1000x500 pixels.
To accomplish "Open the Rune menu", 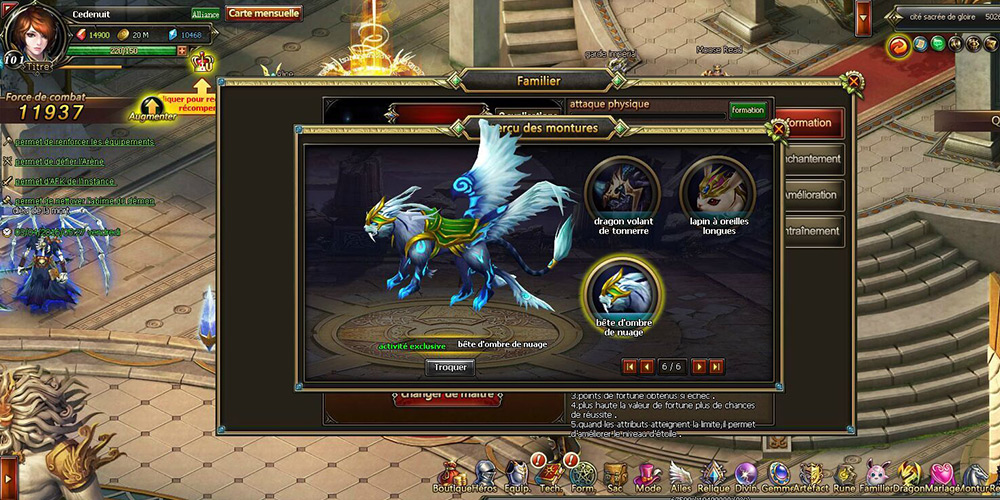I will point(845,475).
